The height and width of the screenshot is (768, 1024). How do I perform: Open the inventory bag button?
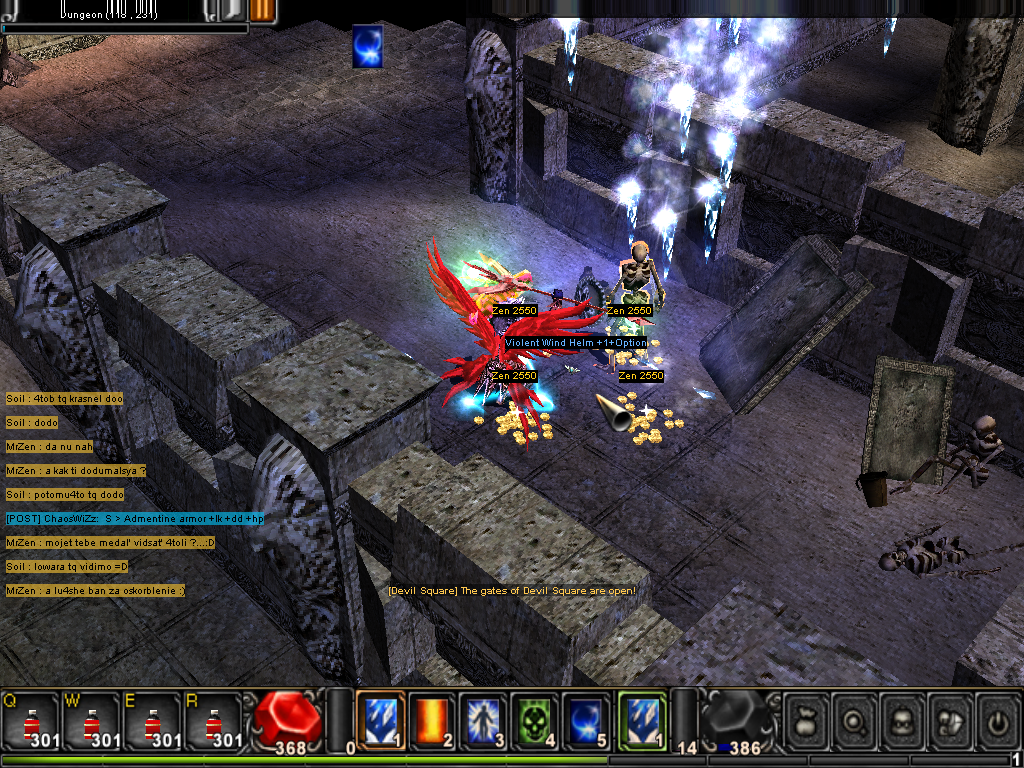click(x=806, y=719)
